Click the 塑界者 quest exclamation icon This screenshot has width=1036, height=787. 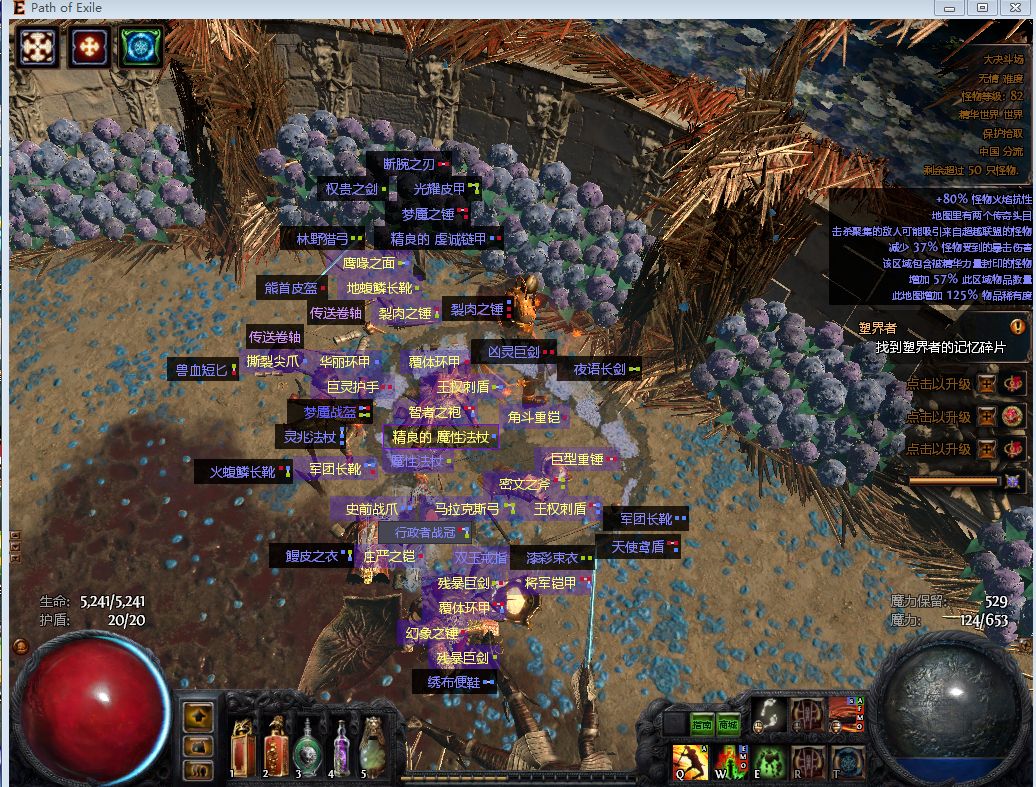pyautogui.click(x=1017, y=327)
